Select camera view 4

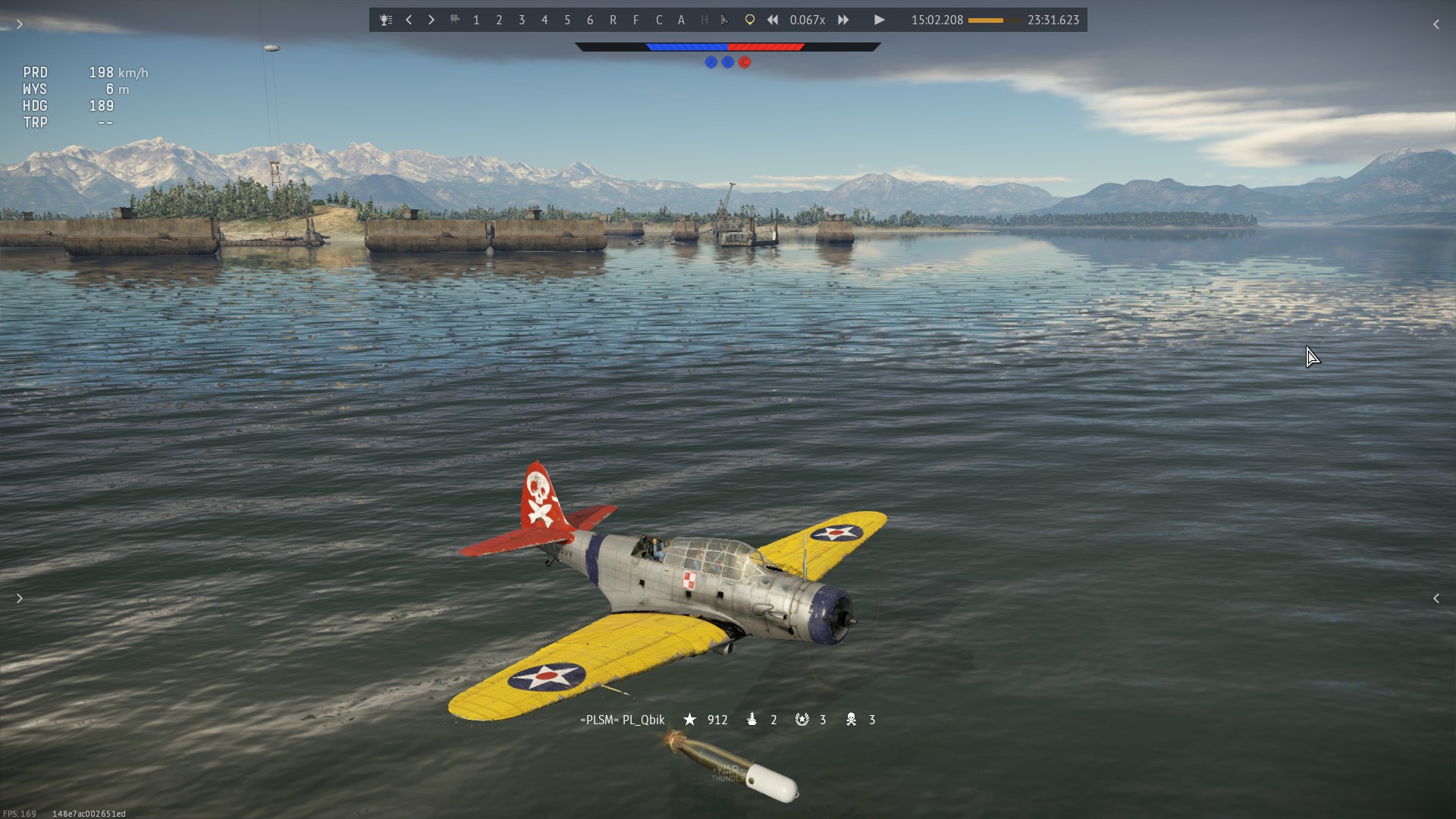coord(544,20)
